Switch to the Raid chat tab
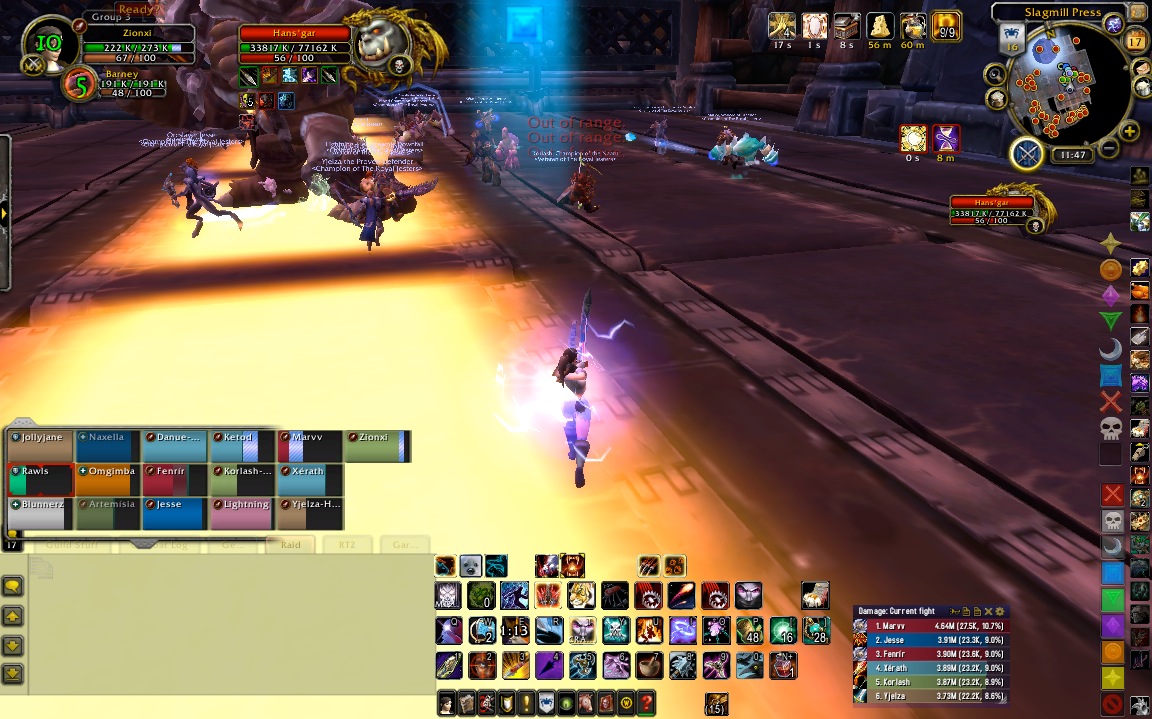 pos(290,545)
